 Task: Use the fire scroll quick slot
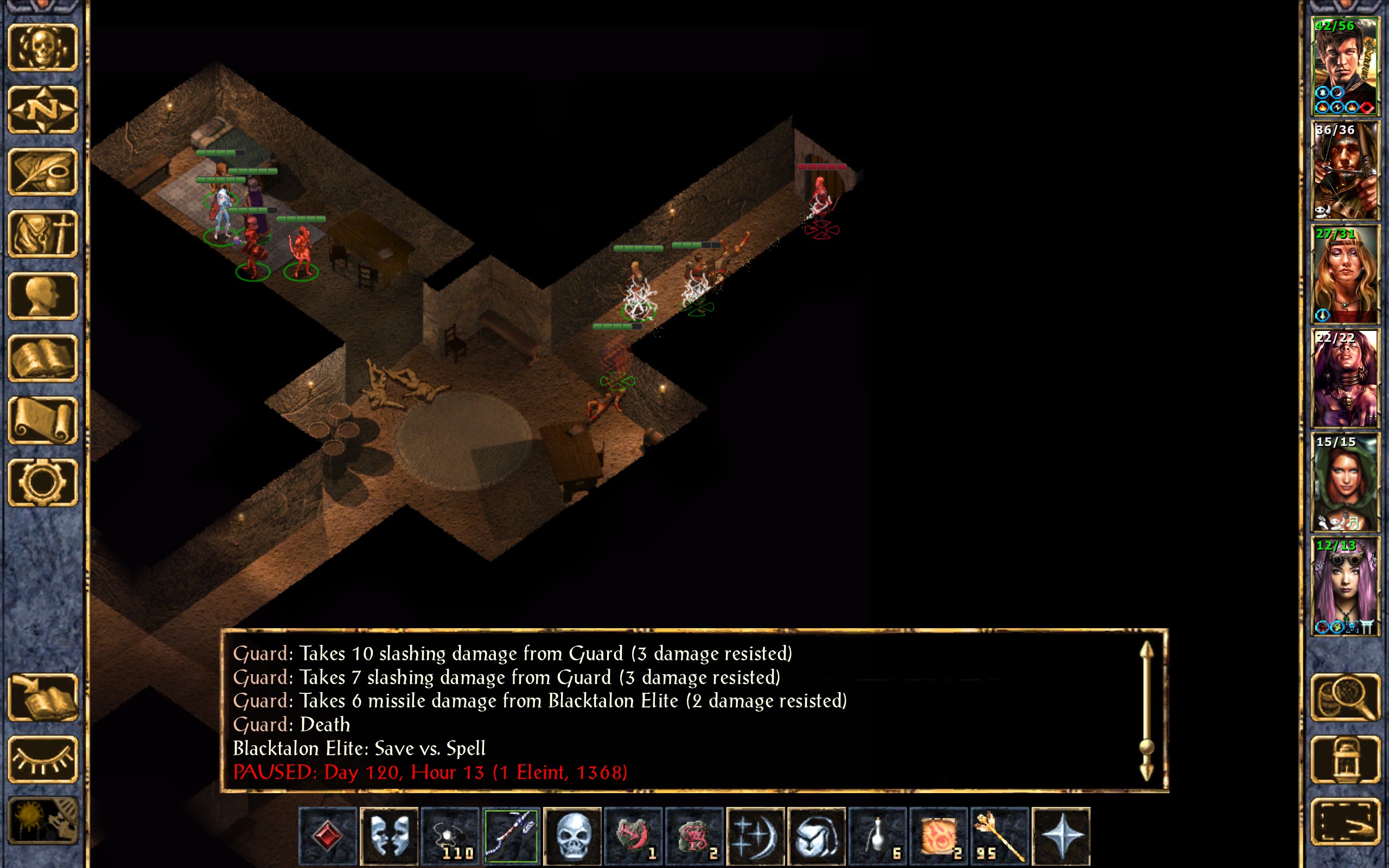[939, 835]
